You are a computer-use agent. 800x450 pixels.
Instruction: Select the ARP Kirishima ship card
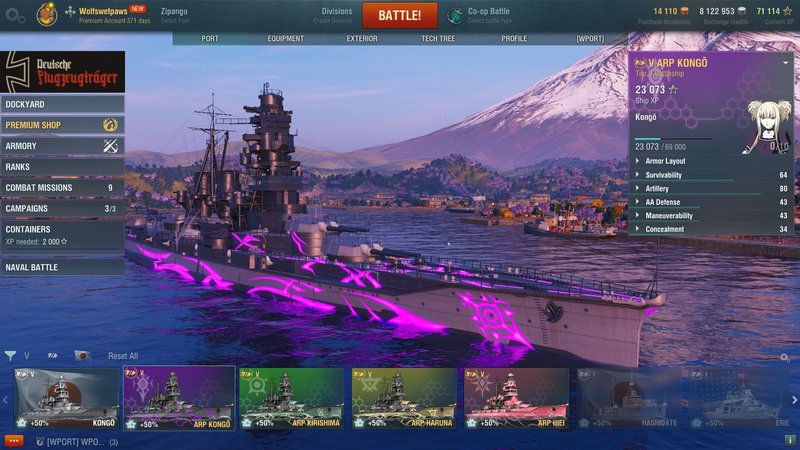point(292,398)
